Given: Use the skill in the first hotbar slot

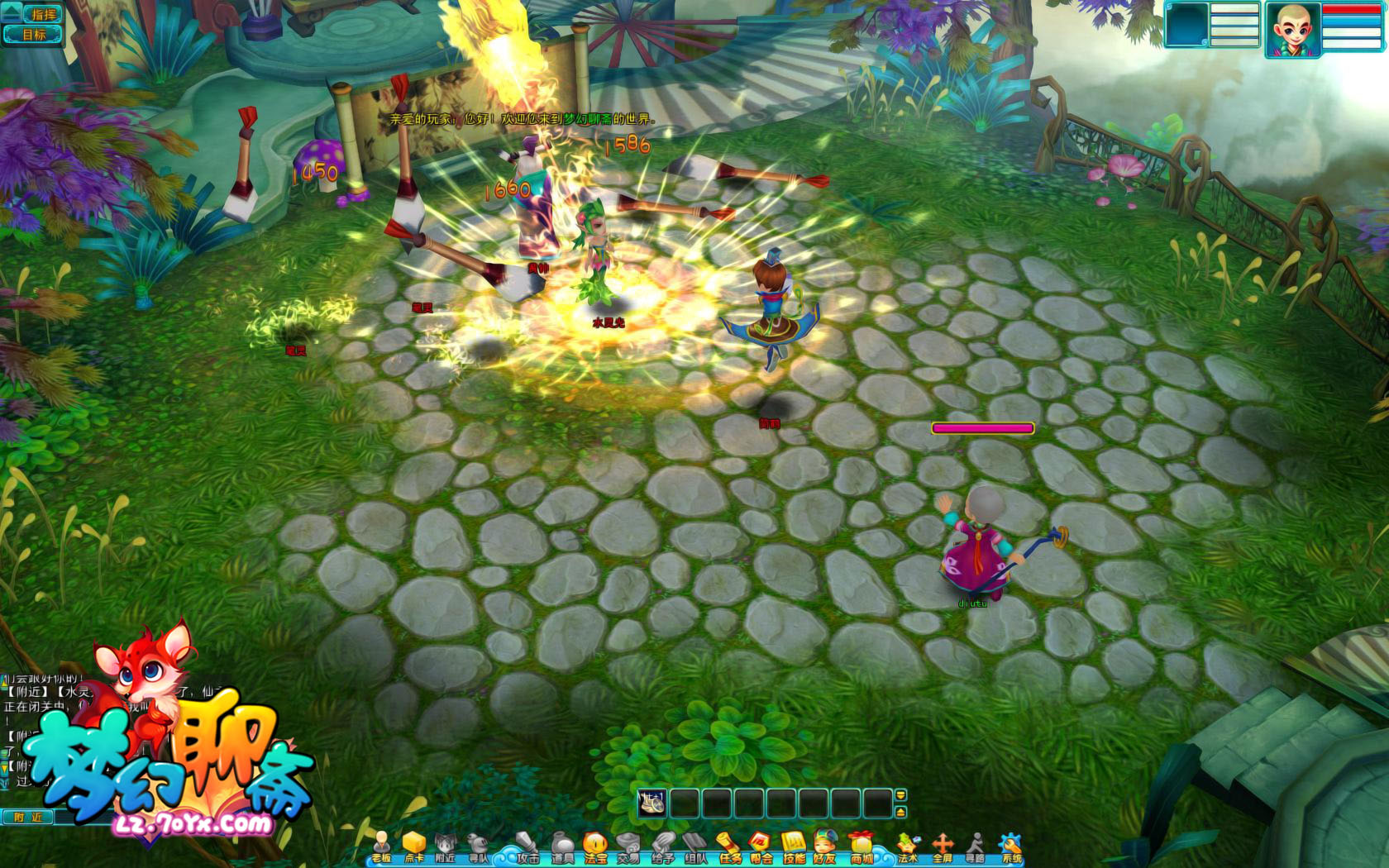Looking at the screenshot, I should pyautogui.click(x=652, y=803).
